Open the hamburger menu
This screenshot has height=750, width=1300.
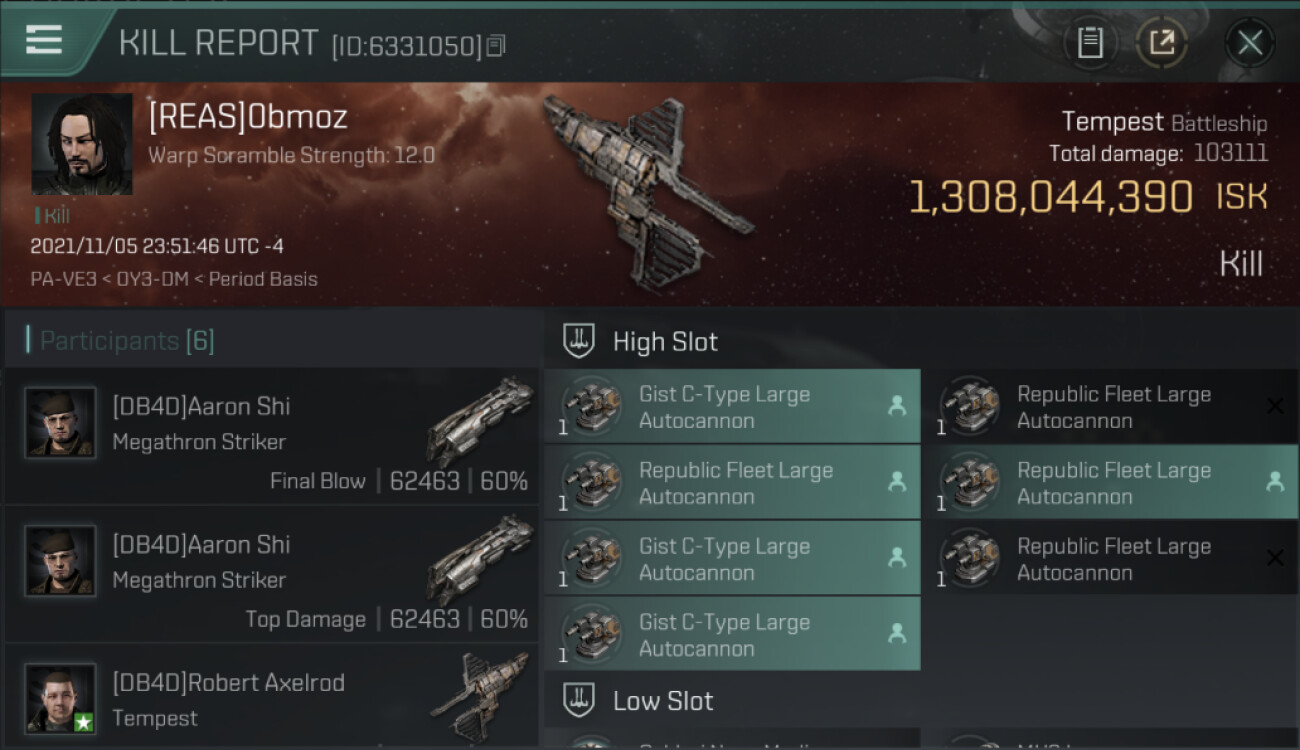tap(44, 41)
